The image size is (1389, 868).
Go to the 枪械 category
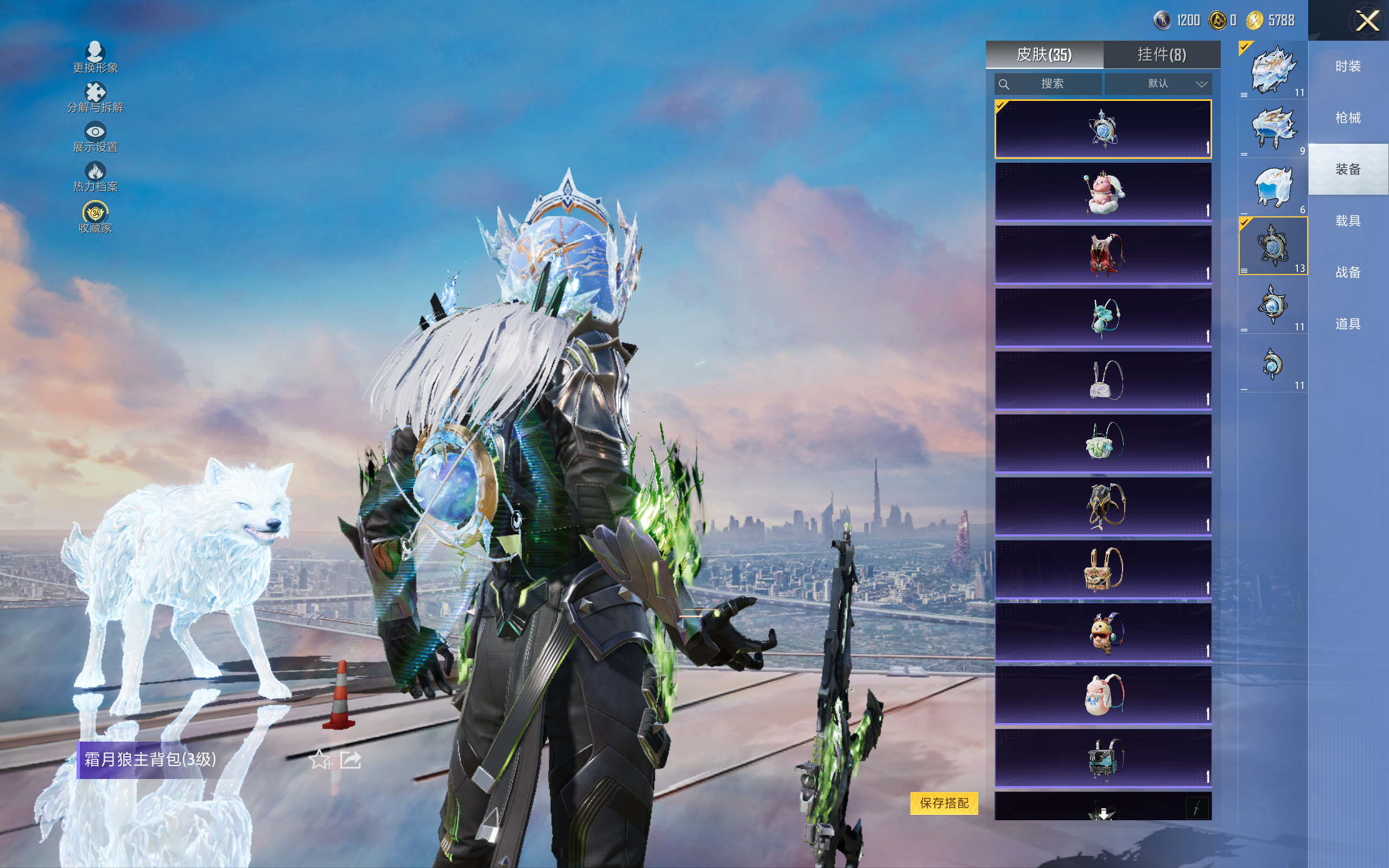pos(1348,118)
